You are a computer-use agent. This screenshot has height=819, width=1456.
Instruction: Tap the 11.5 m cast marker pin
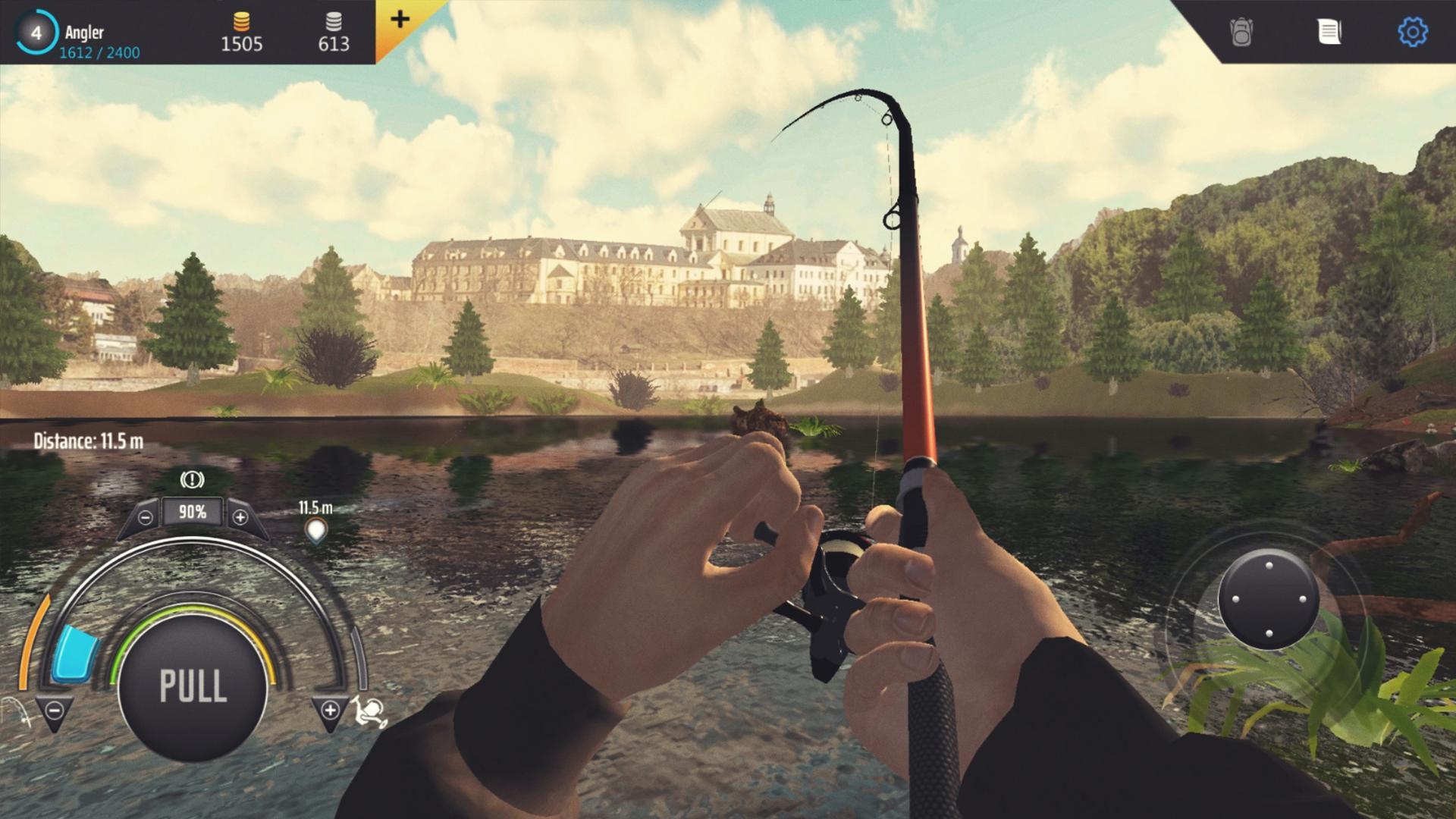tap(318, 529)
